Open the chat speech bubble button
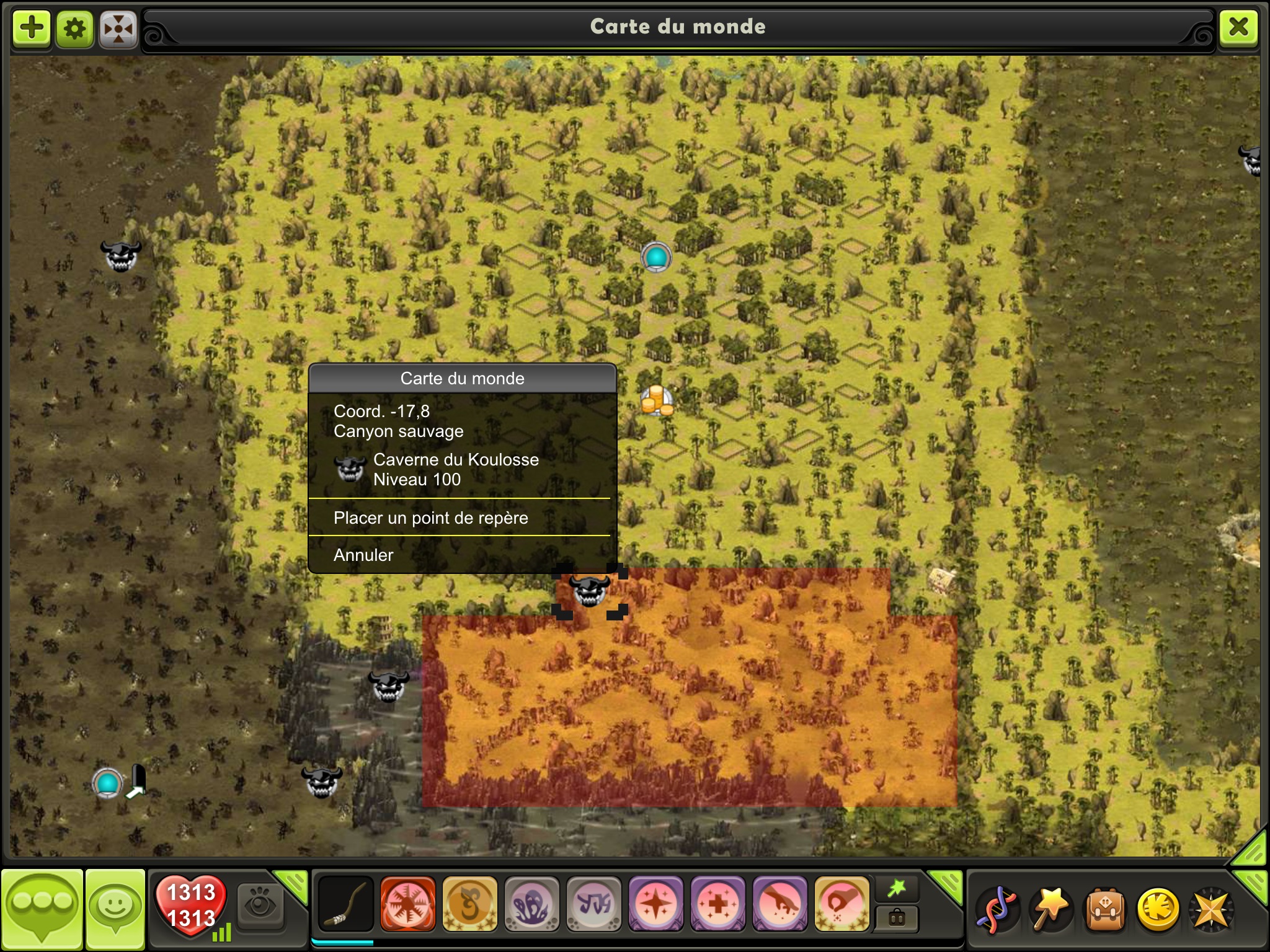1270x952 pixels. click(42, 907)
